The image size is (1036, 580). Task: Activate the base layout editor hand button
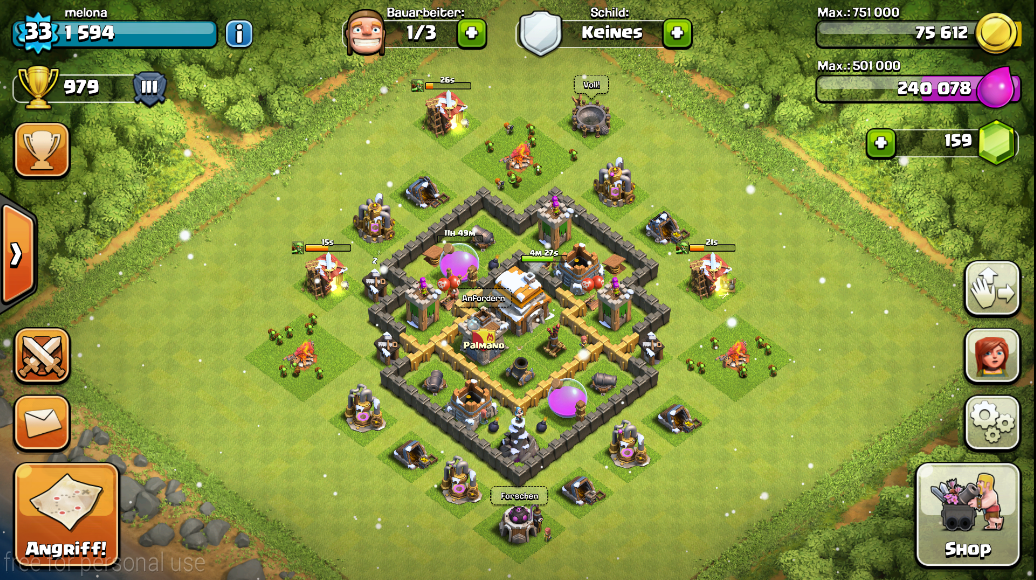point(991,289)
